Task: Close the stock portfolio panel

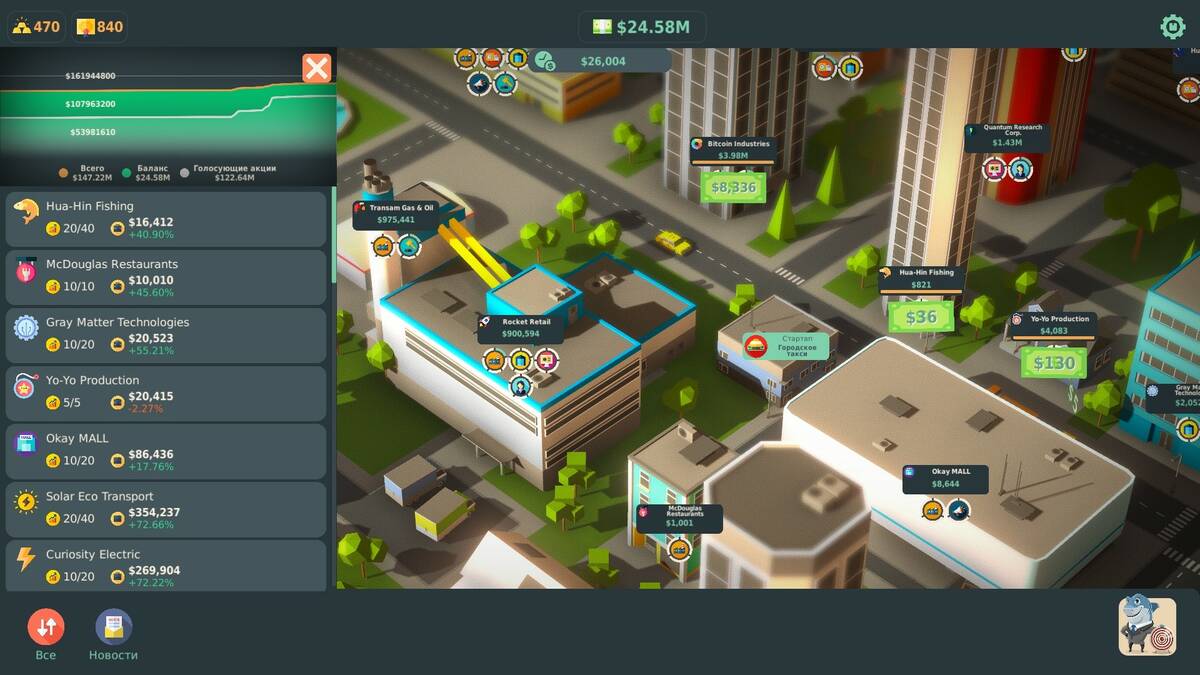Action: 316,68
